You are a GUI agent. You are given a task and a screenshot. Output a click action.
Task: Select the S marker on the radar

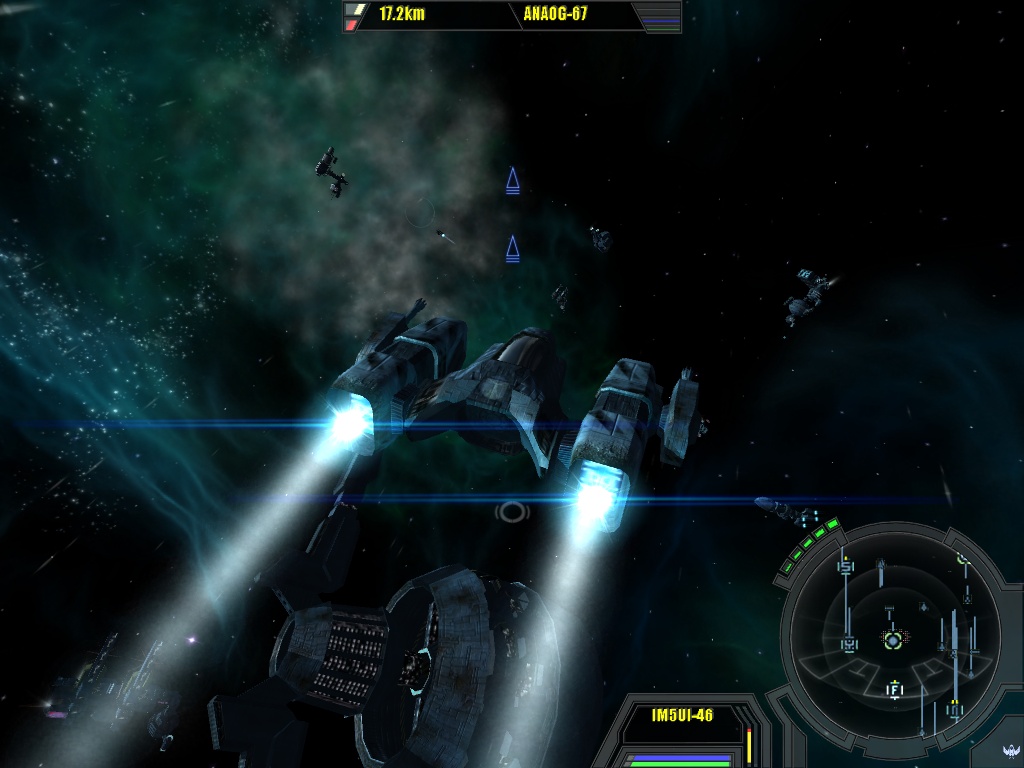tap(846, 568)
